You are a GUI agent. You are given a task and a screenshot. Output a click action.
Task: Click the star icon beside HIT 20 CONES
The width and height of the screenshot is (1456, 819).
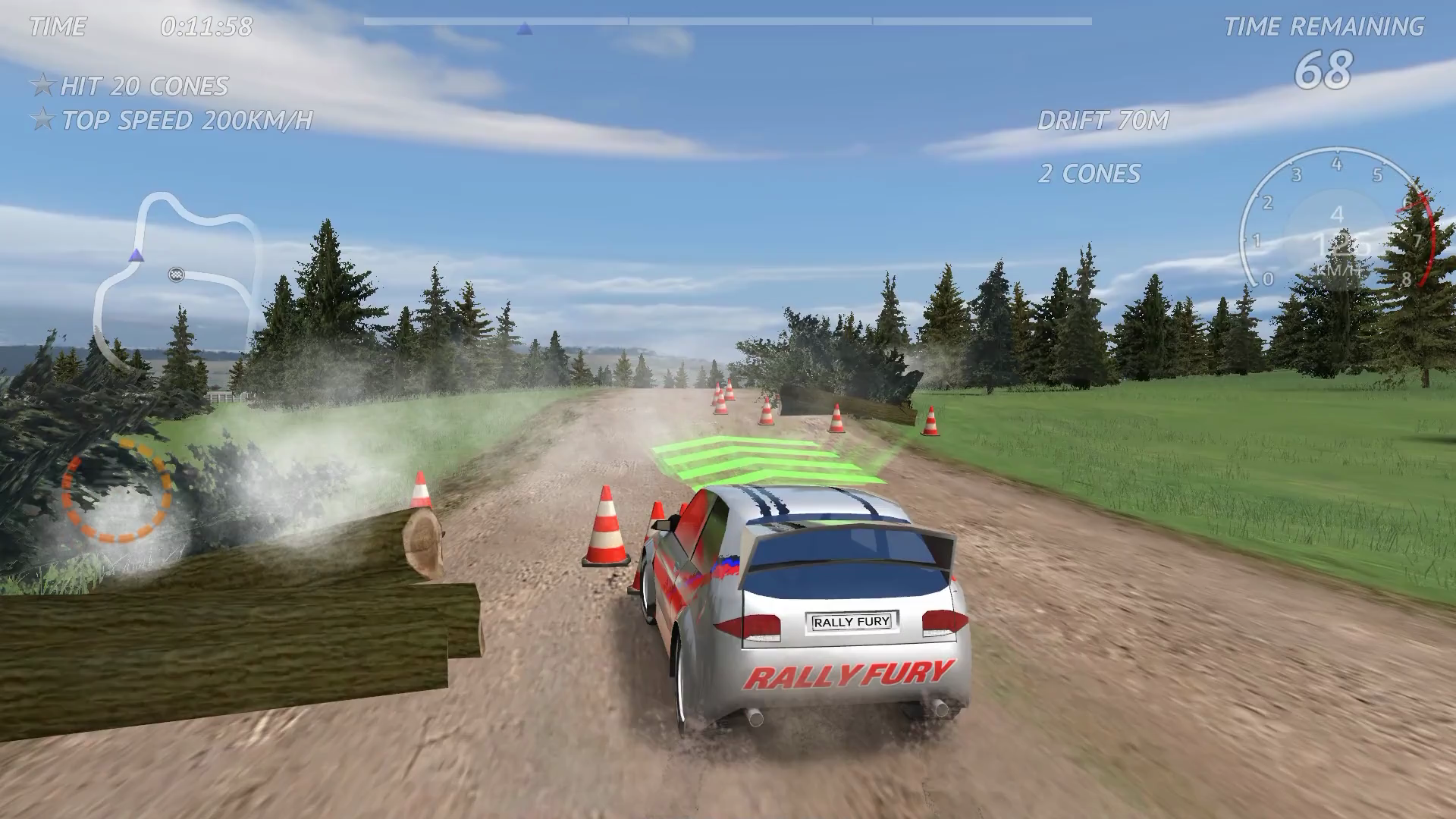coord(42,86)
